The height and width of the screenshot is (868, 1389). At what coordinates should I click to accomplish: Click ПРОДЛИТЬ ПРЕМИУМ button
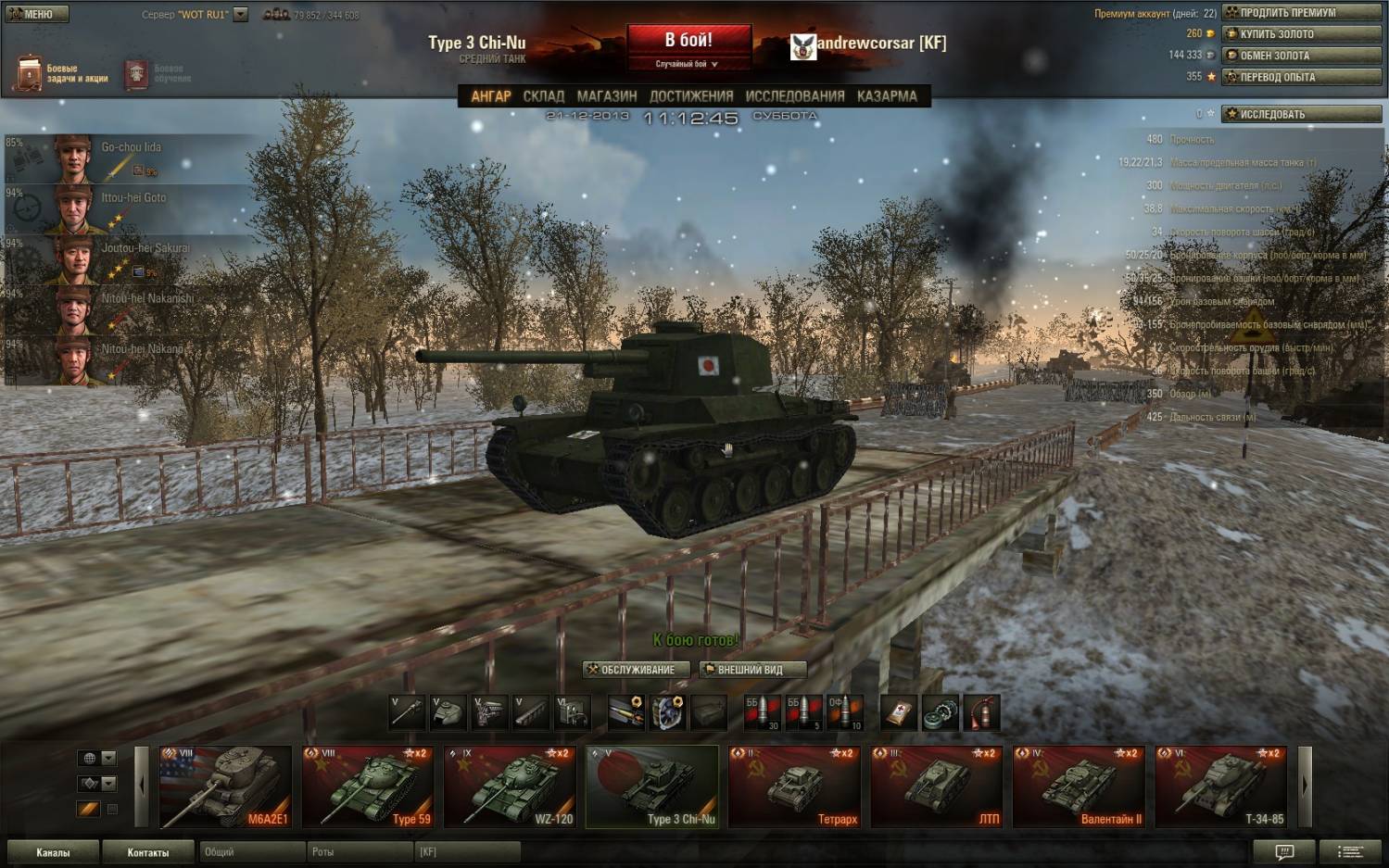click(1301, 13)
